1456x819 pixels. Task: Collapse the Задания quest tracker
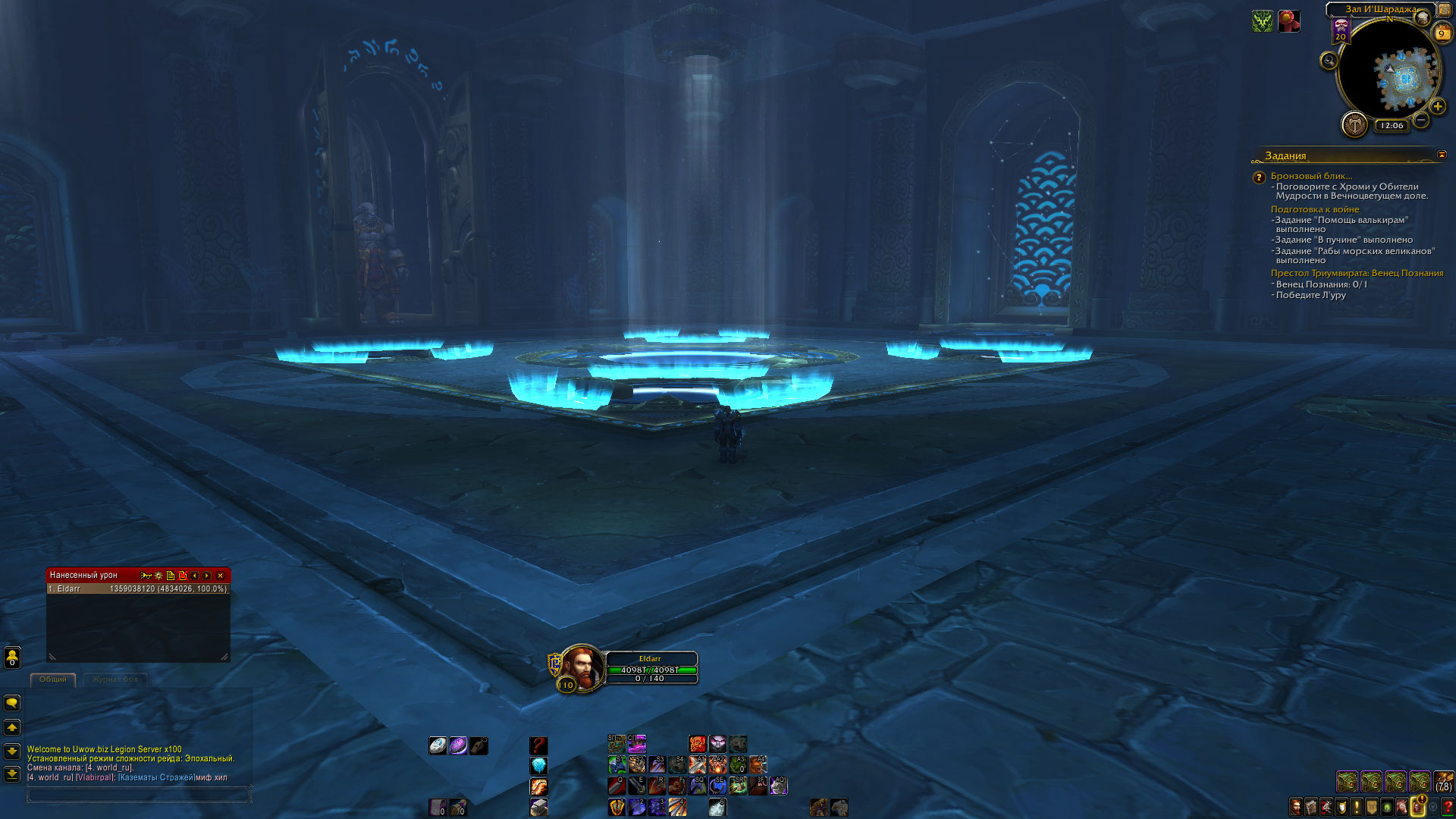(1442, 155)
